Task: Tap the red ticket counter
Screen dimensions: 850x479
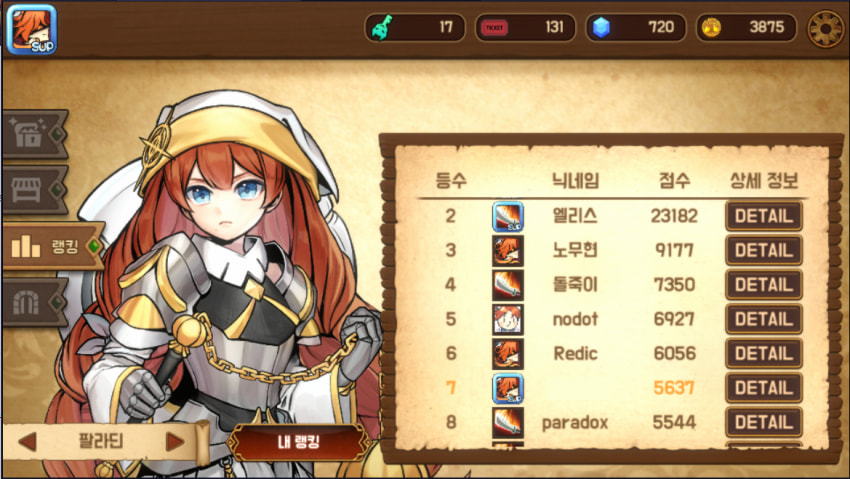Action: coord(525,28)
